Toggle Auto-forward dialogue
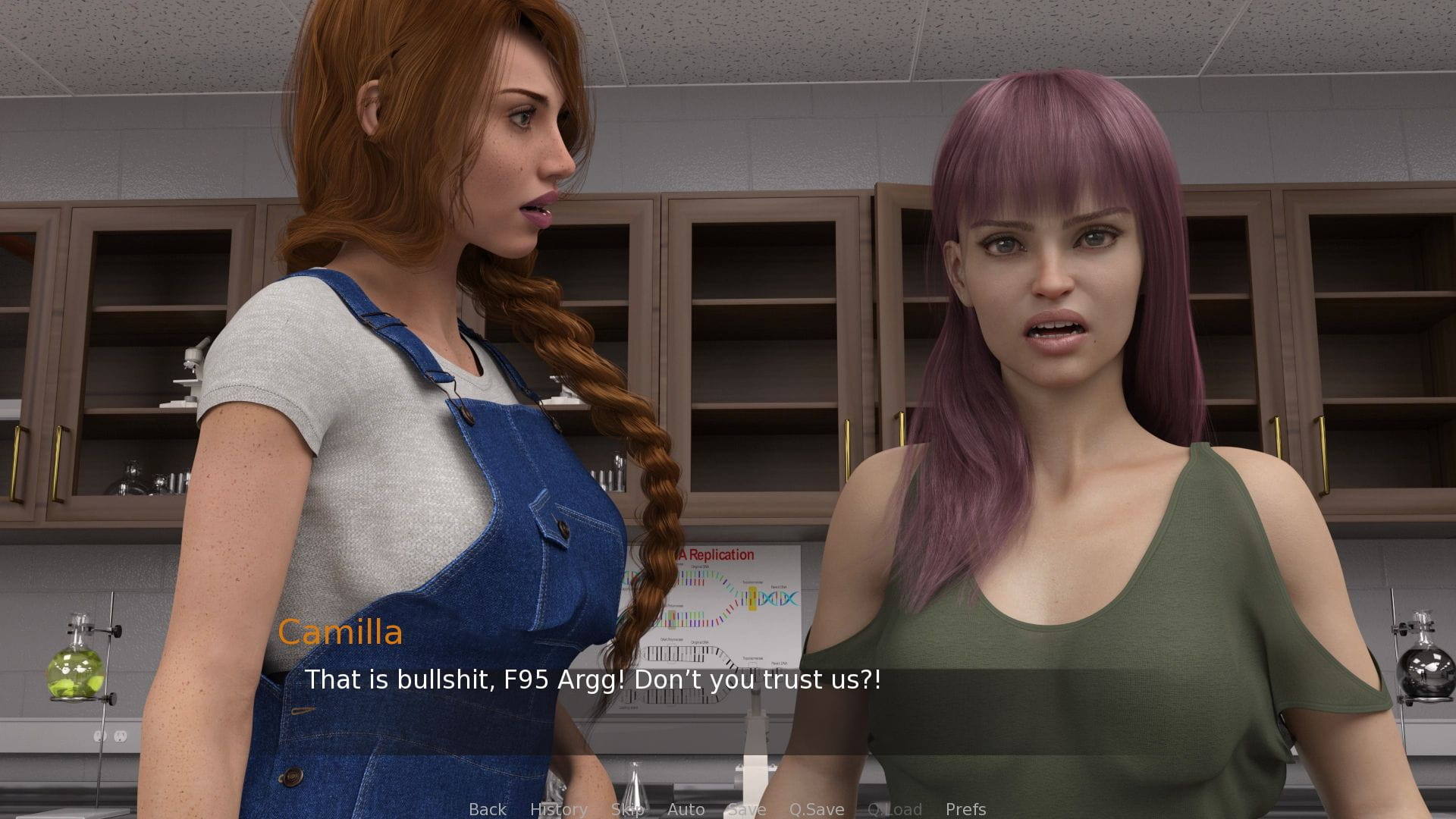Image resolution: width=1456 pixels, height=819 pixels. (x=686, y=809)
